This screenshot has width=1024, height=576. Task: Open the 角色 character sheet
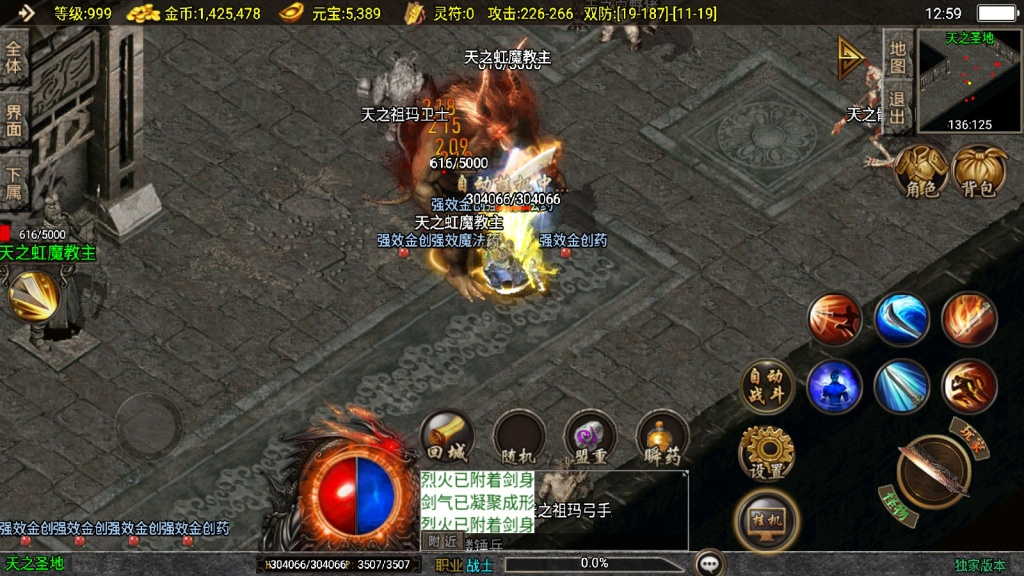click(921, 172)
